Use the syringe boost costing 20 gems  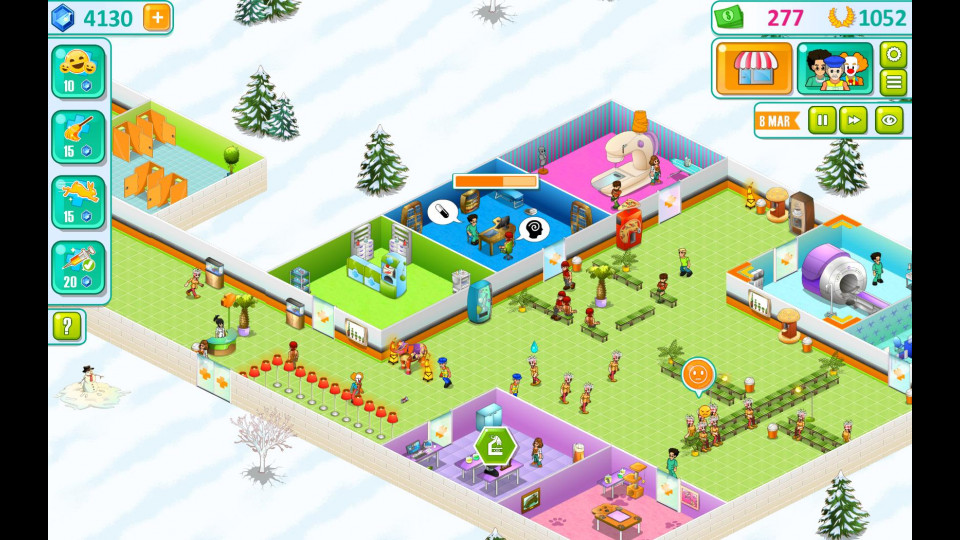(x=78, y=267)
